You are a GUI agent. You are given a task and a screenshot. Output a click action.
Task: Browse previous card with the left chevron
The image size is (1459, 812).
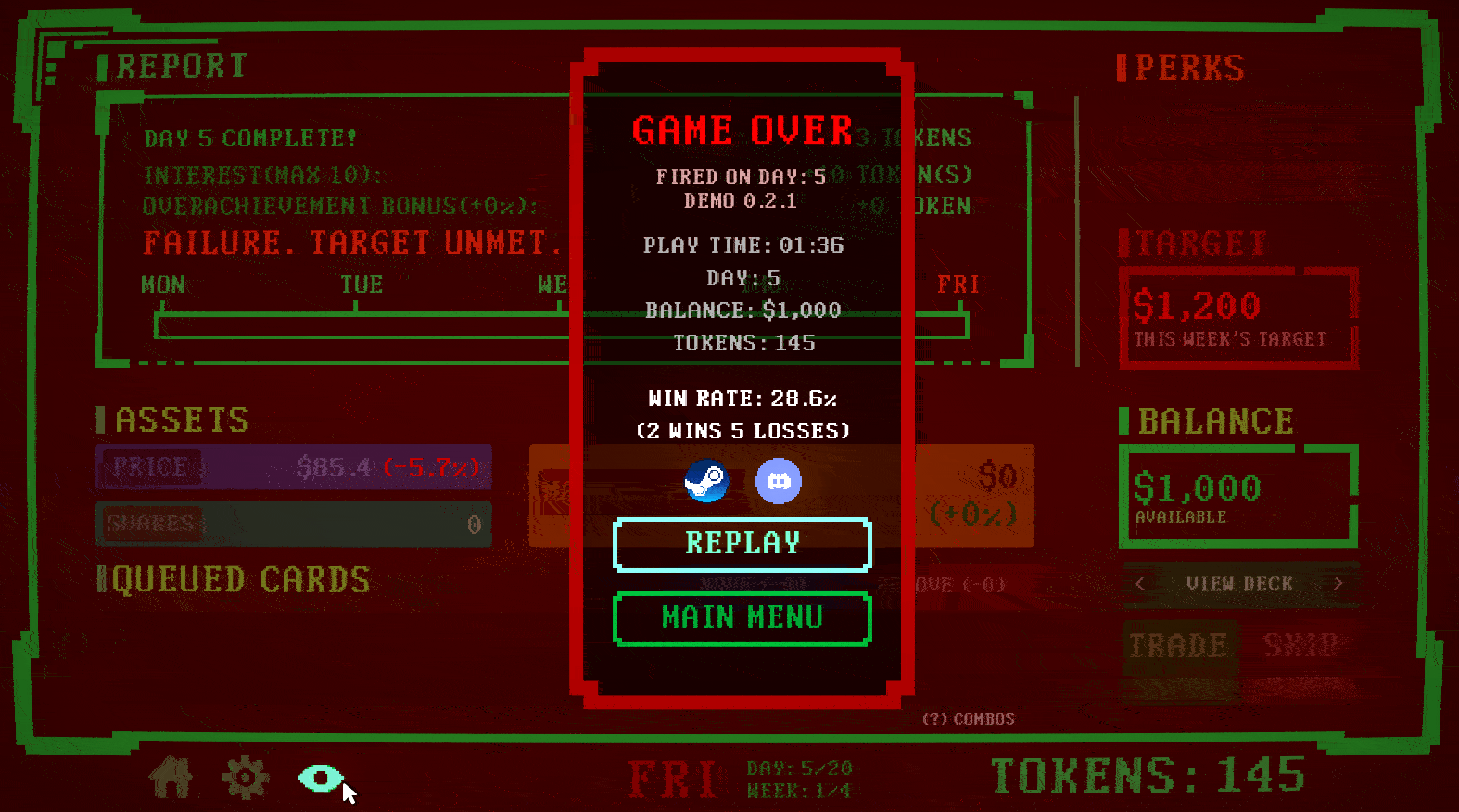point(1139,584)
